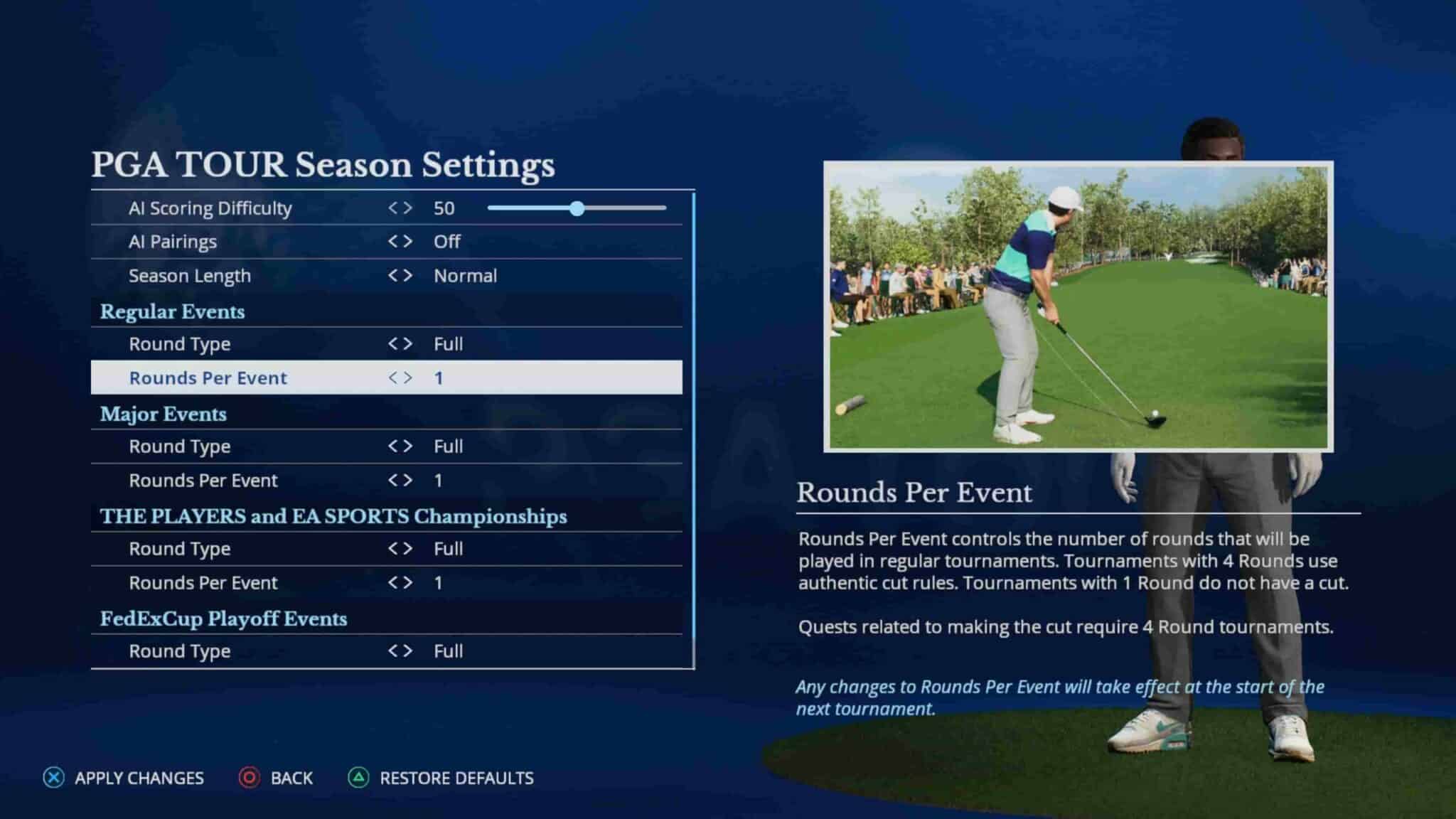1456x819 pixels.
Task: Click the AI Scoring Difficulty slider handle
Action: coord(577,208)
